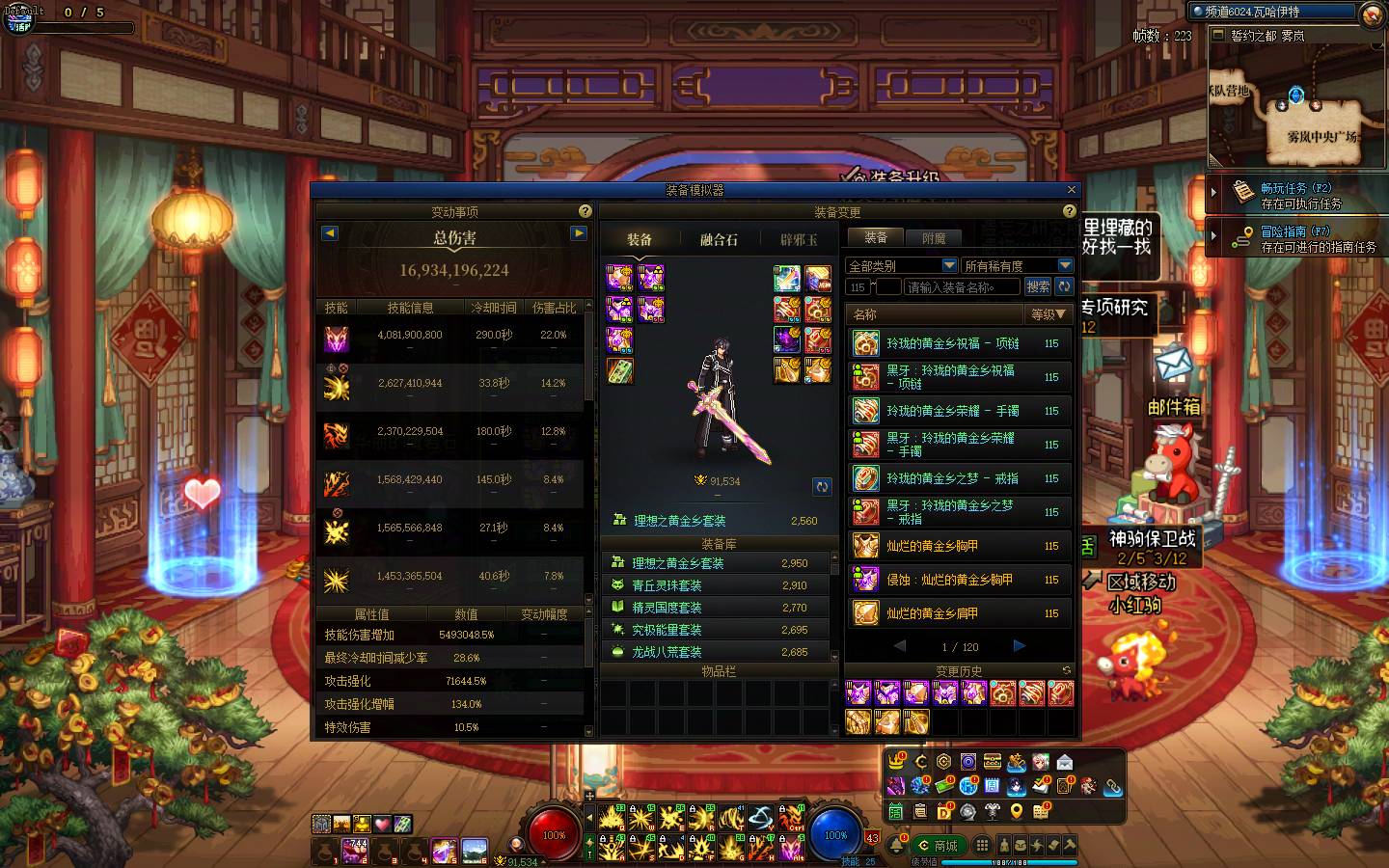Pick the 究极能量套装 set entry
The width and height of the screenshot is (1389, 868).
coord(667,630)
